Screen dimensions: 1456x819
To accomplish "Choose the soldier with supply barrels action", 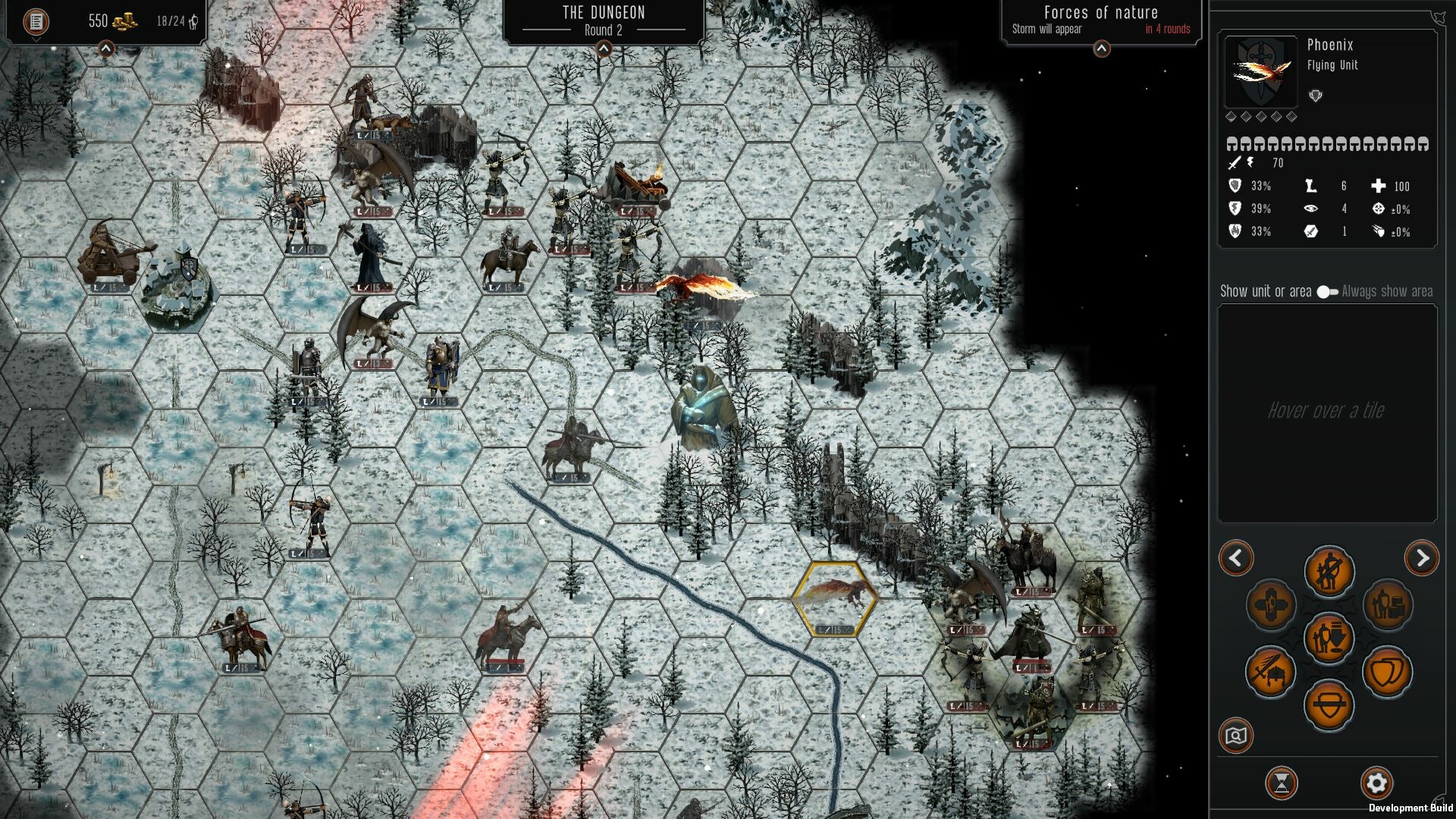I will click(1388, 605).
